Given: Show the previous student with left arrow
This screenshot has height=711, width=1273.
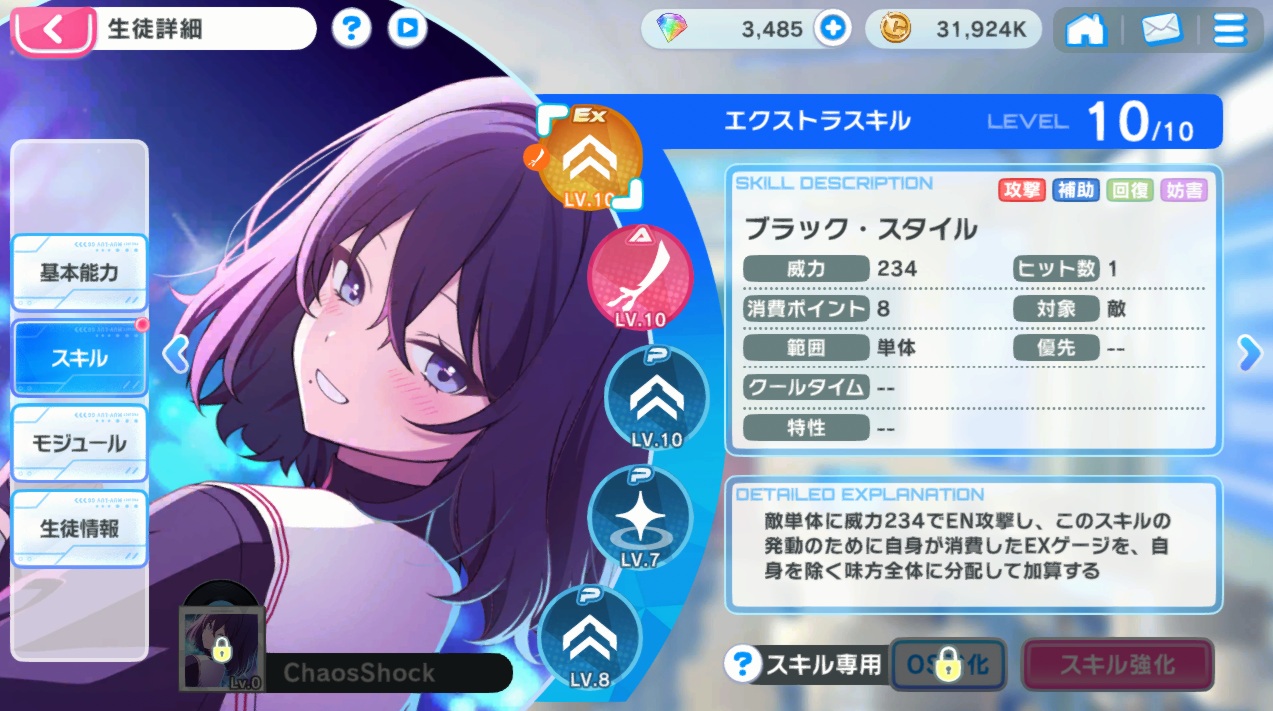Looking at the screenshot, I should coord(176,353).
